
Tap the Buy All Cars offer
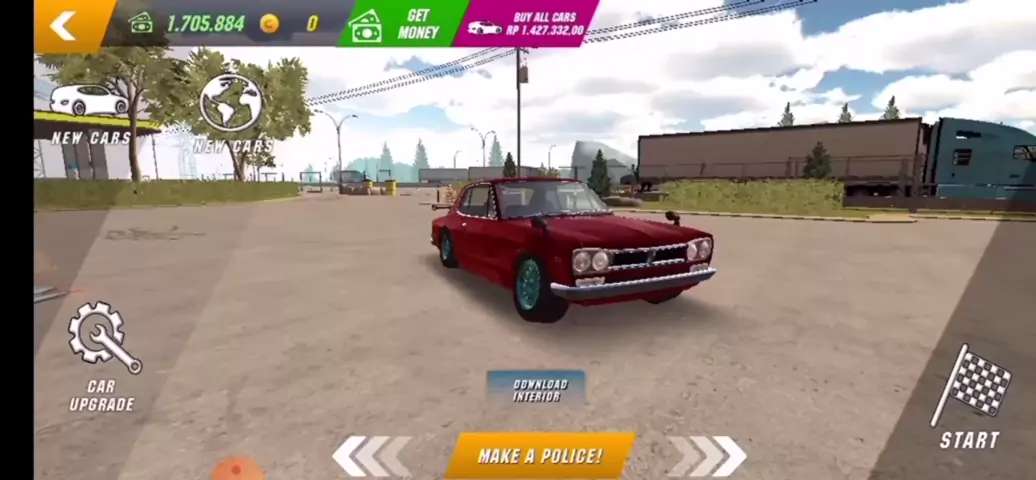tap(528, 24)
